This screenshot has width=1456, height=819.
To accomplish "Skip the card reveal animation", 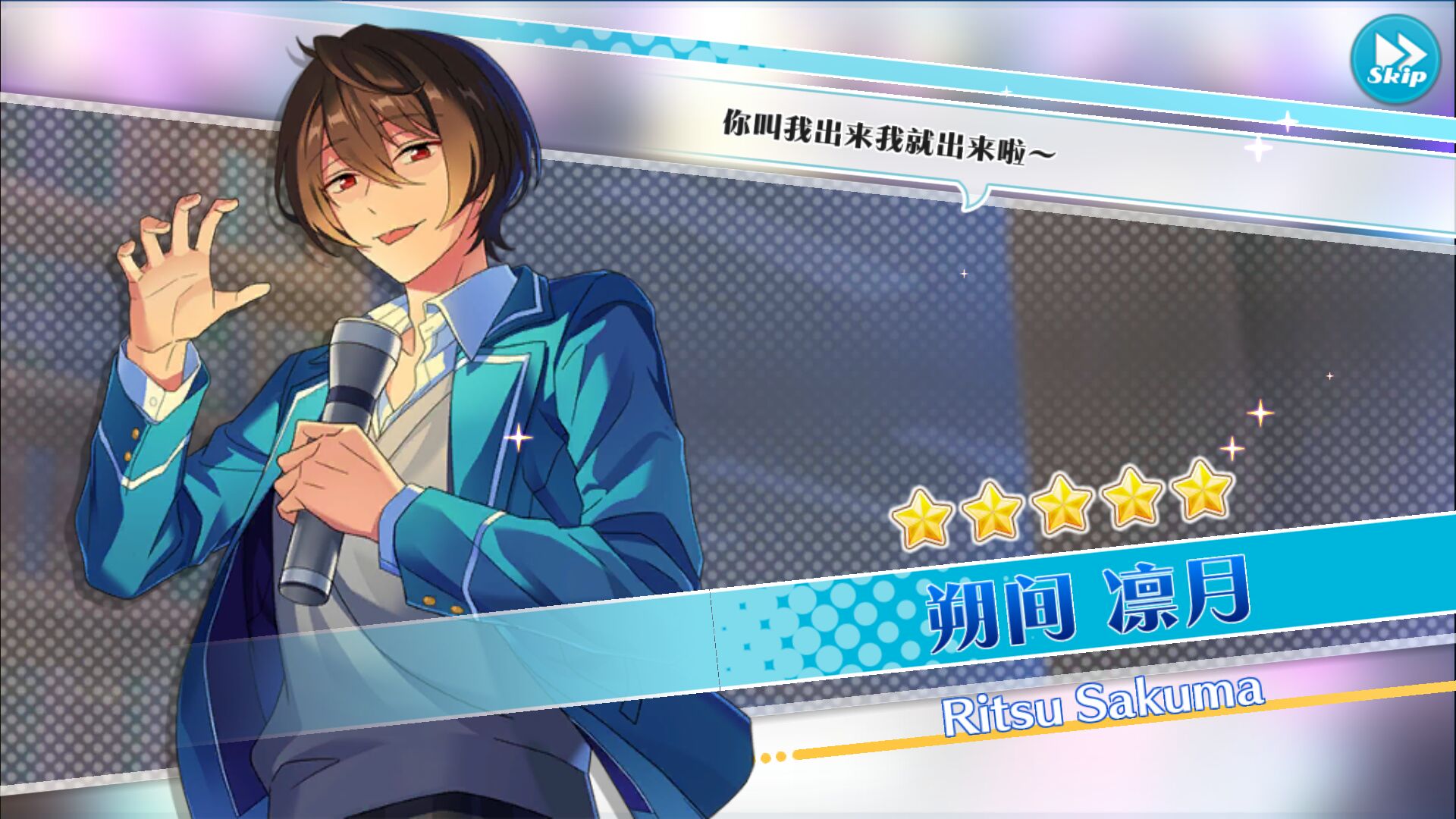I will coord(1395,60).
